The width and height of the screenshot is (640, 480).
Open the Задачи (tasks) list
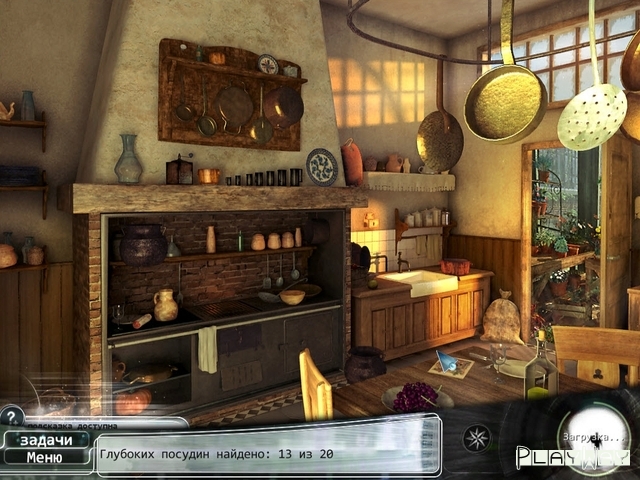pyautogui.click(x=45, y=440)
